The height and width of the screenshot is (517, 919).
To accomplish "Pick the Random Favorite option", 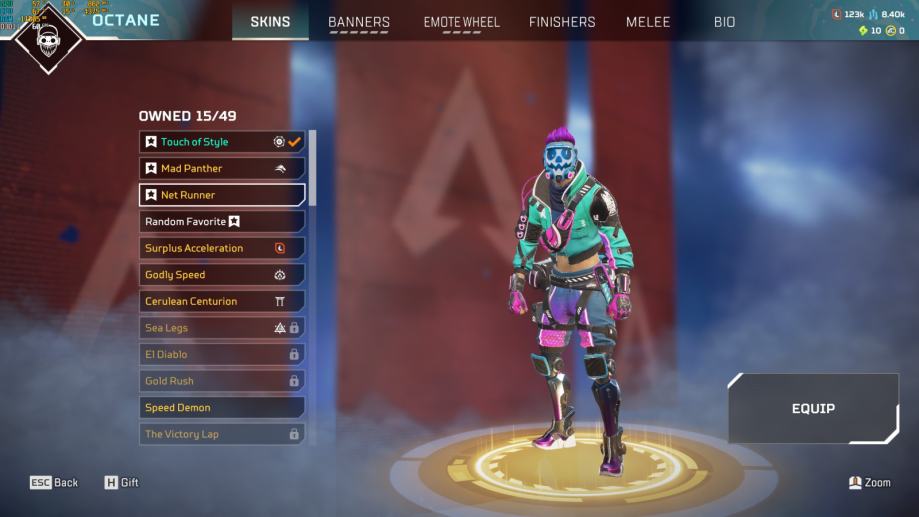I will 222,222.
